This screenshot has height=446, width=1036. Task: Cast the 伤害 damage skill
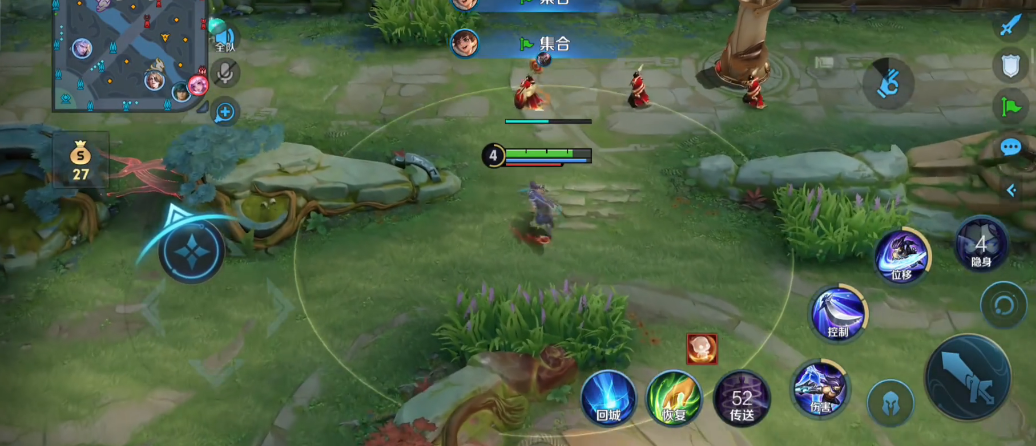[820, 388]
